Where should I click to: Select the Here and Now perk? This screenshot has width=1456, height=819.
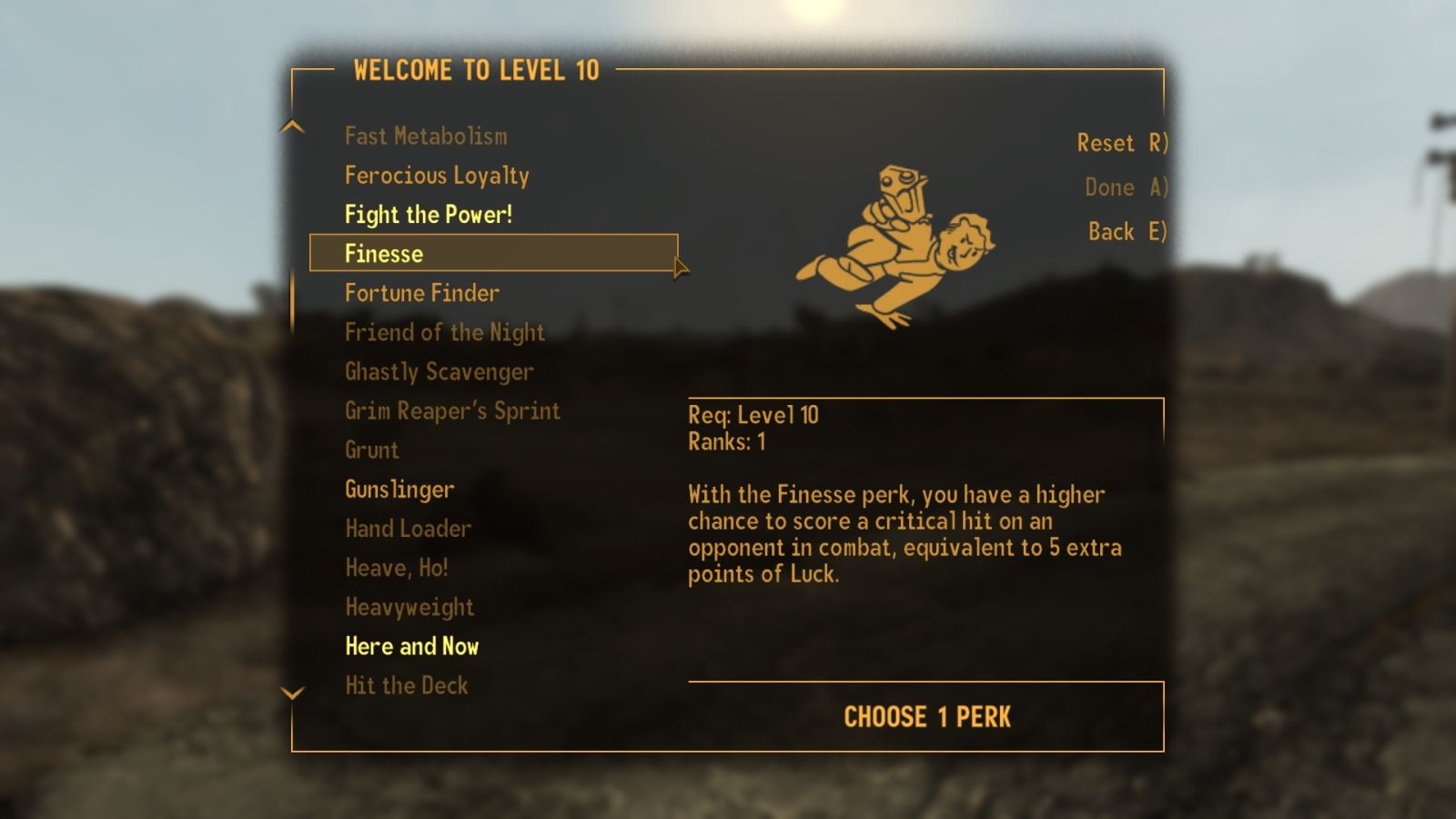(x=413, y=646)
